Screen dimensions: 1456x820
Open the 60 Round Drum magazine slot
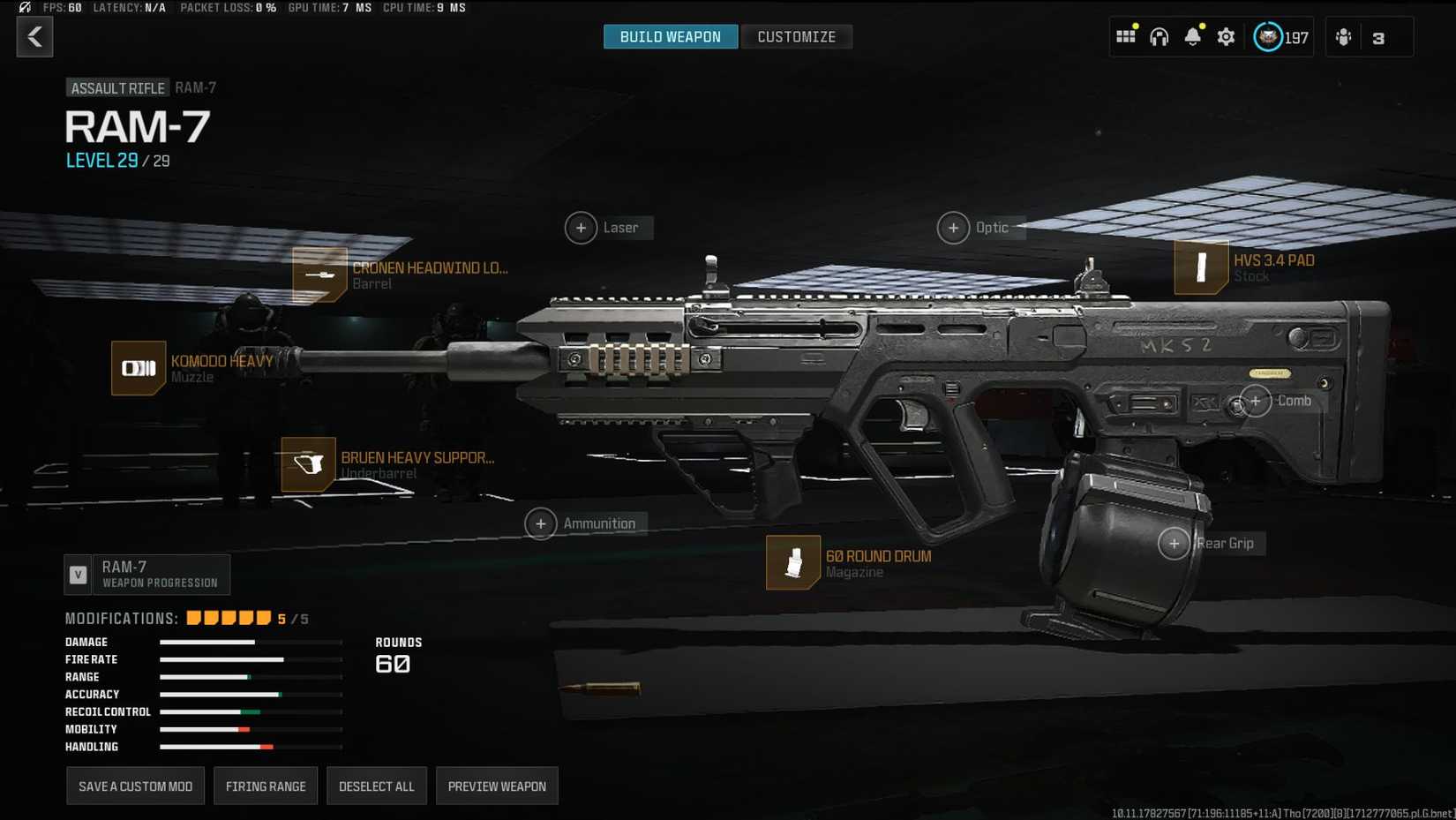click(x=793, y=562)
